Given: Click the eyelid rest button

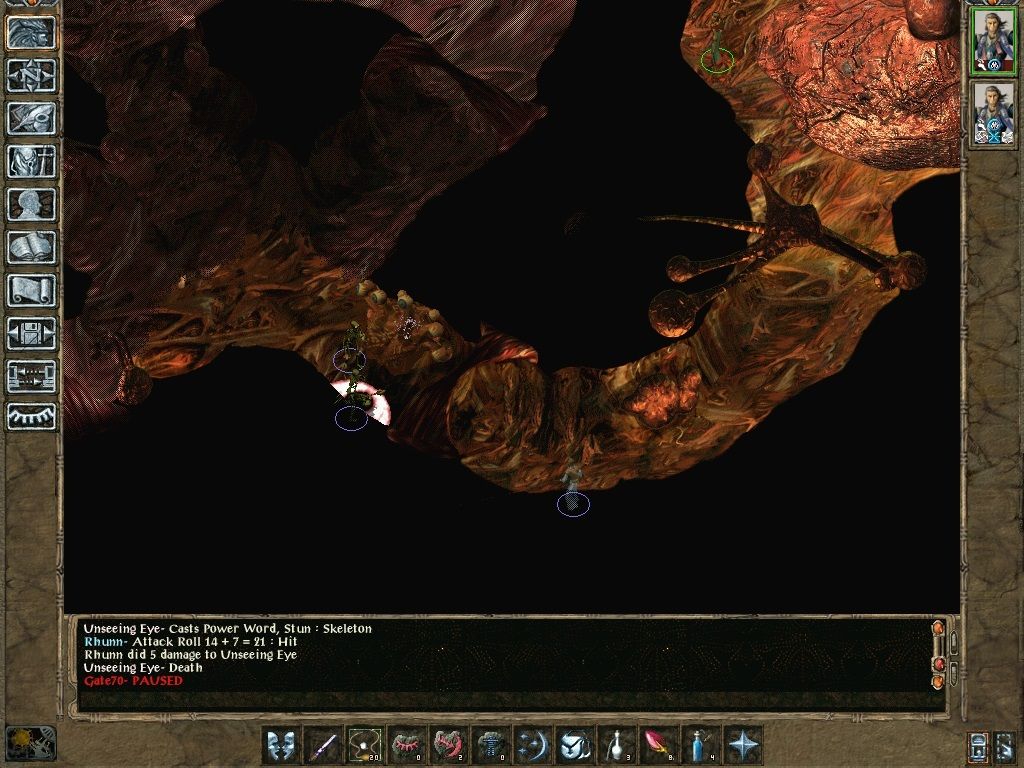Looking at the screenshot, I should click(x=31, y=415).
